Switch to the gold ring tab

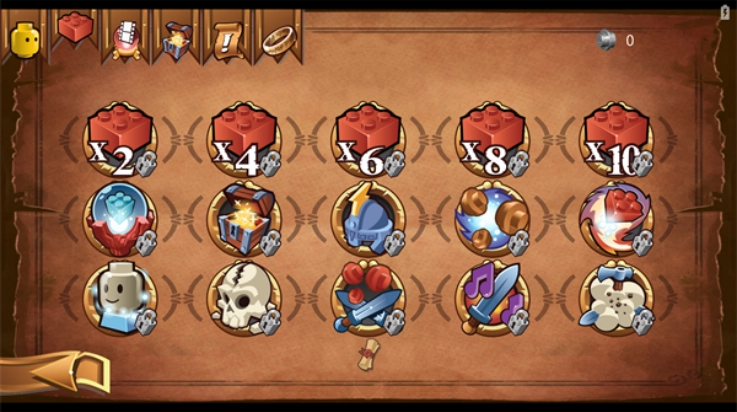pyautogui.click(x=277, y=38)
